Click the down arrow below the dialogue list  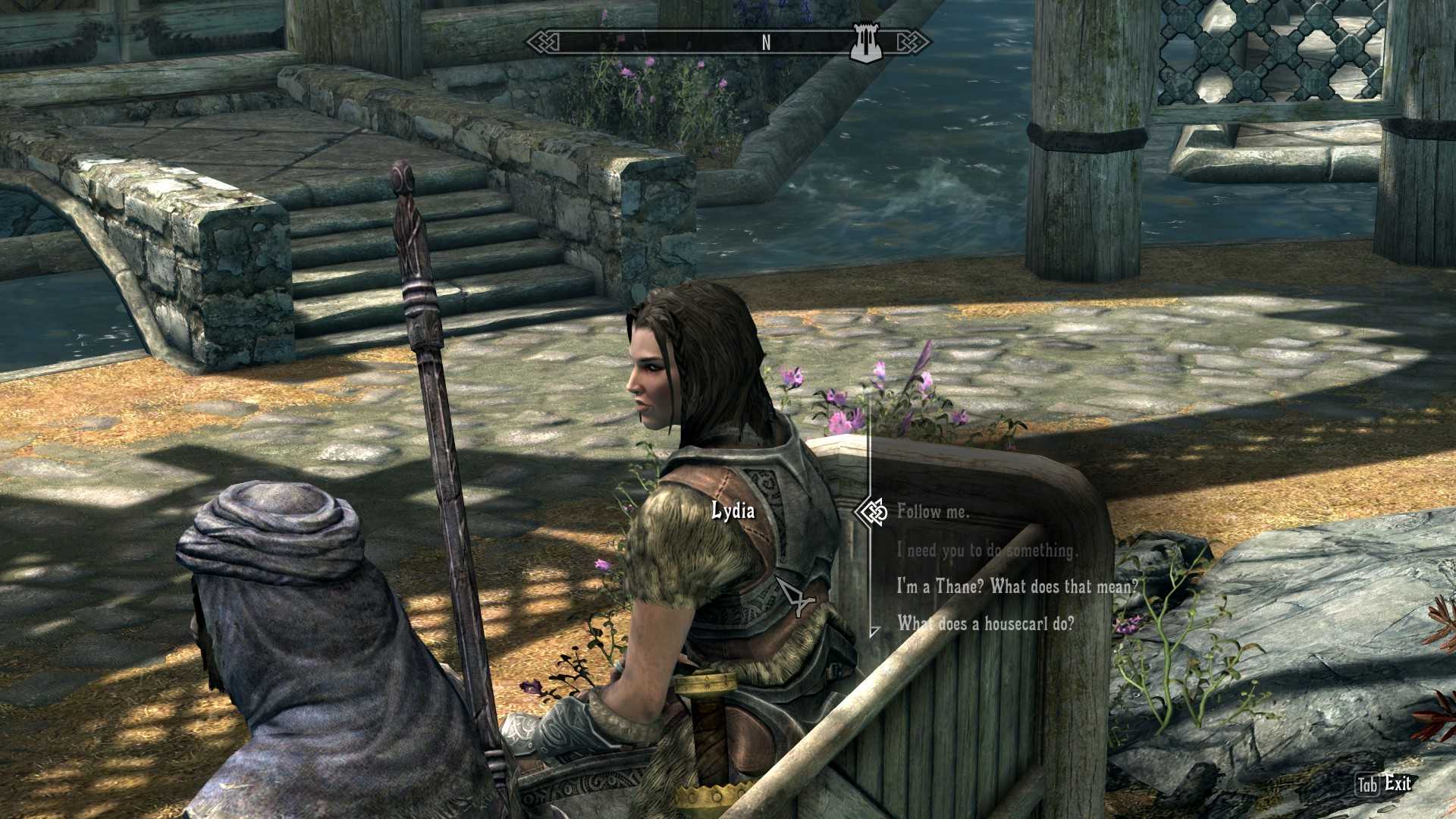click(x=874, y=631)
